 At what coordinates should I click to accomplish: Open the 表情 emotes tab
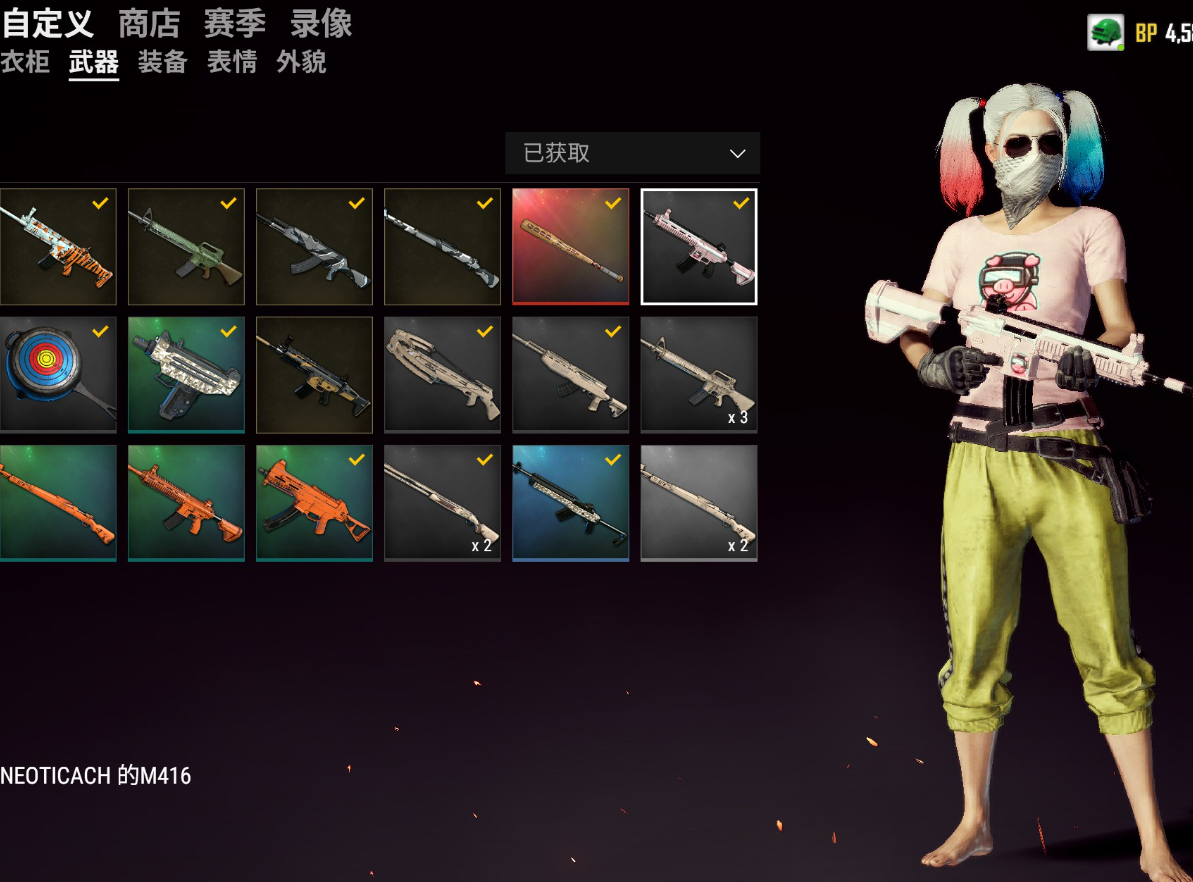click(232, 62)
